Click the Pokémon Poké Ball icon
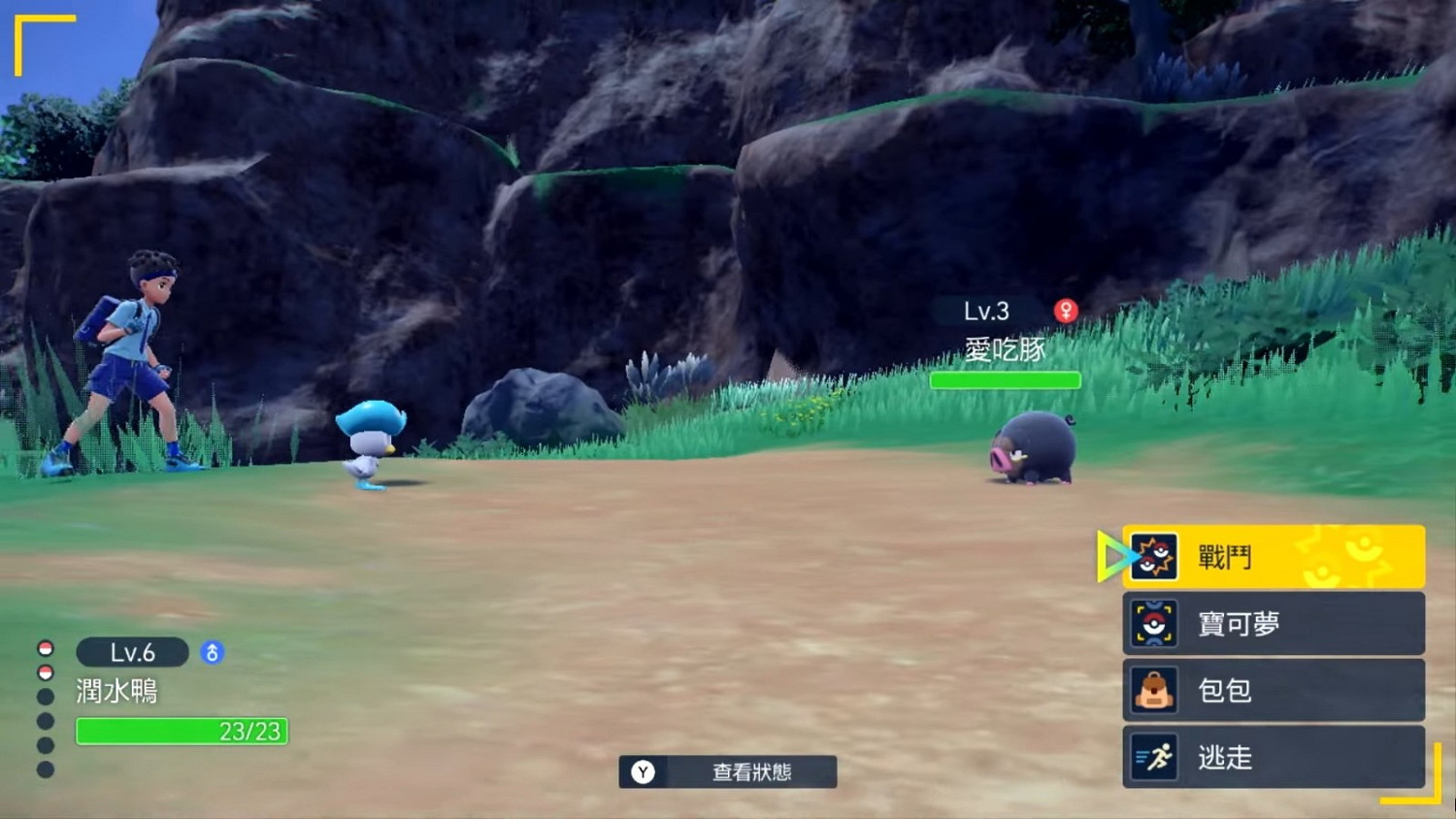1456x819 pixels. click(x=1153, y=623)
